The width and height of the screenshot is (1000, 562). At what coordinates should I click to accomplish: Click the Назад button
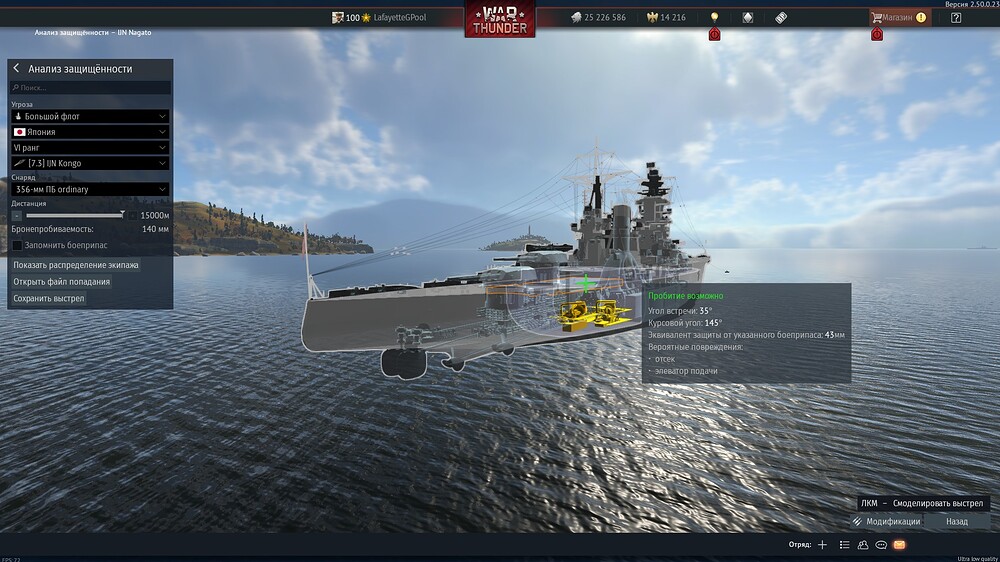pyautogui.click(x=956, y=521)
